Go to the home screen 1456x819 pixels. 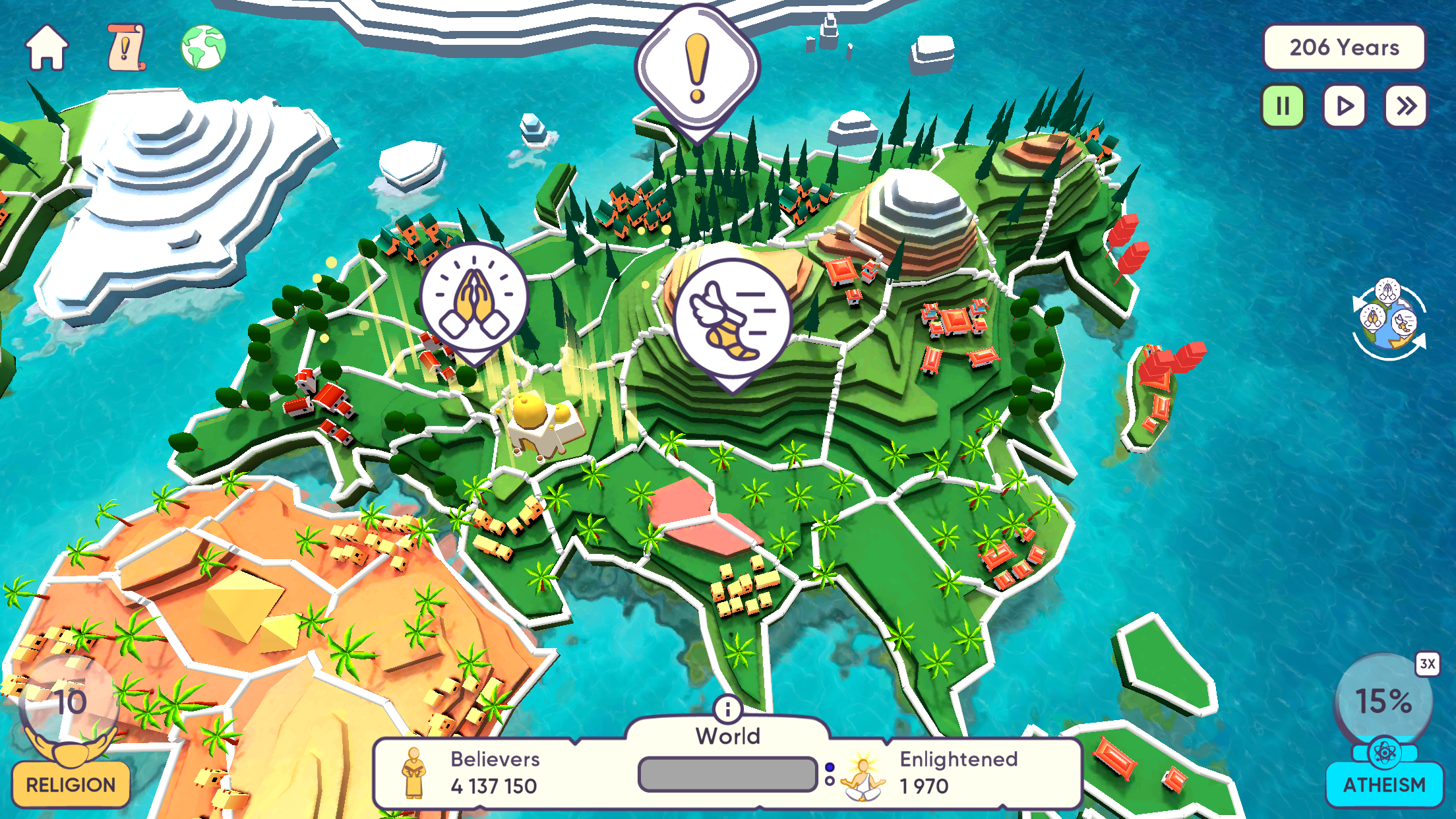[x=46, y=47]
